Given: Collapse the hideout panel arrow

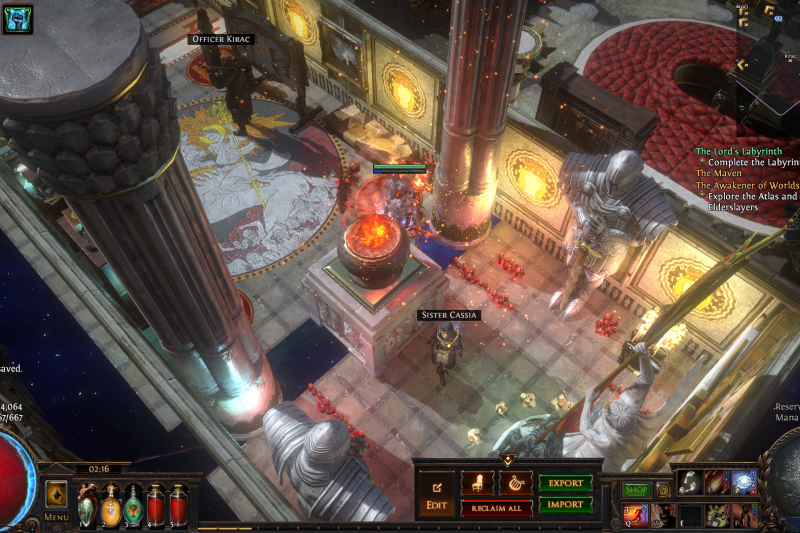Looking at the screenshot, I should 507,460.
